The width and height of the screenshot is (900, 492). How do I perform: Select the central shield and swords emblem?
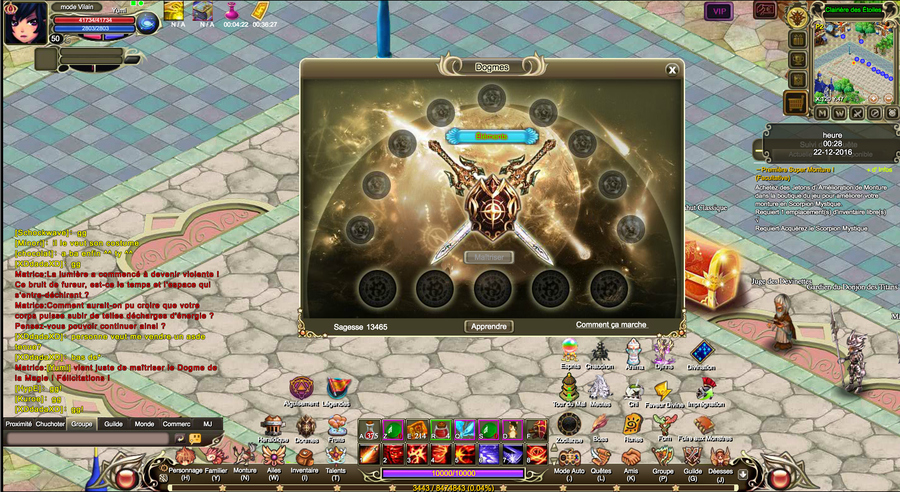point(490,193)
